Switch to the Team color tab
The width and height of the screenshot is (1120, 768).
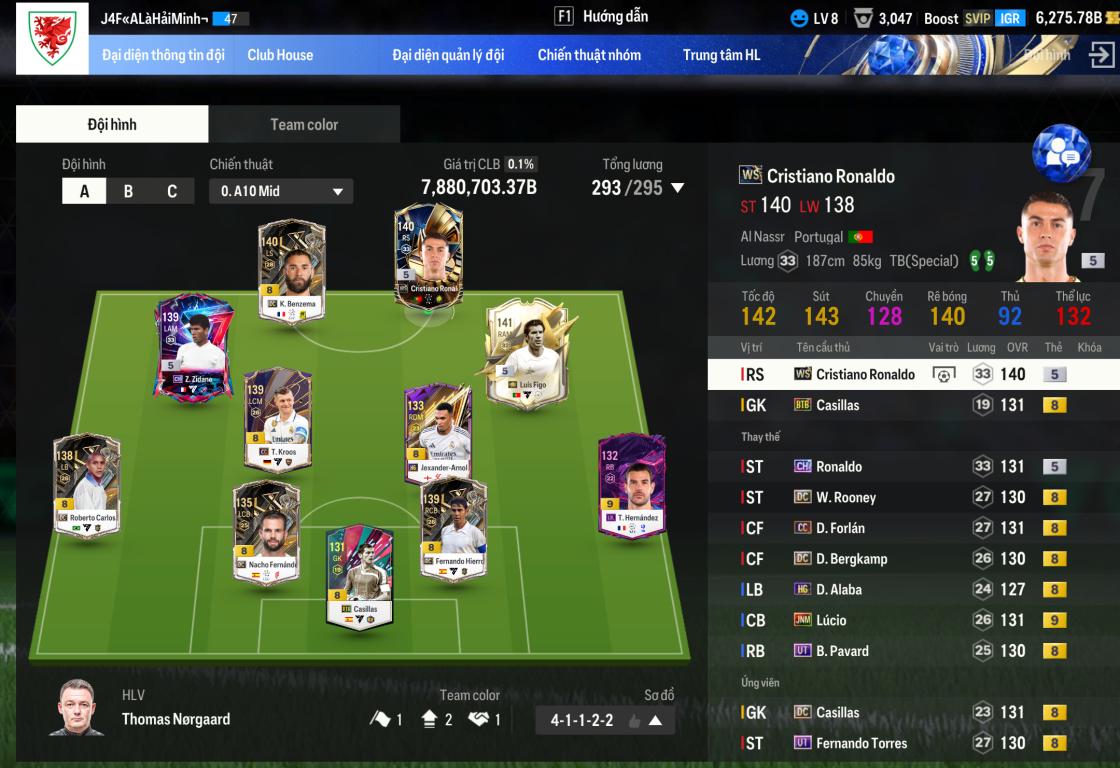click(x=304, y=125)
